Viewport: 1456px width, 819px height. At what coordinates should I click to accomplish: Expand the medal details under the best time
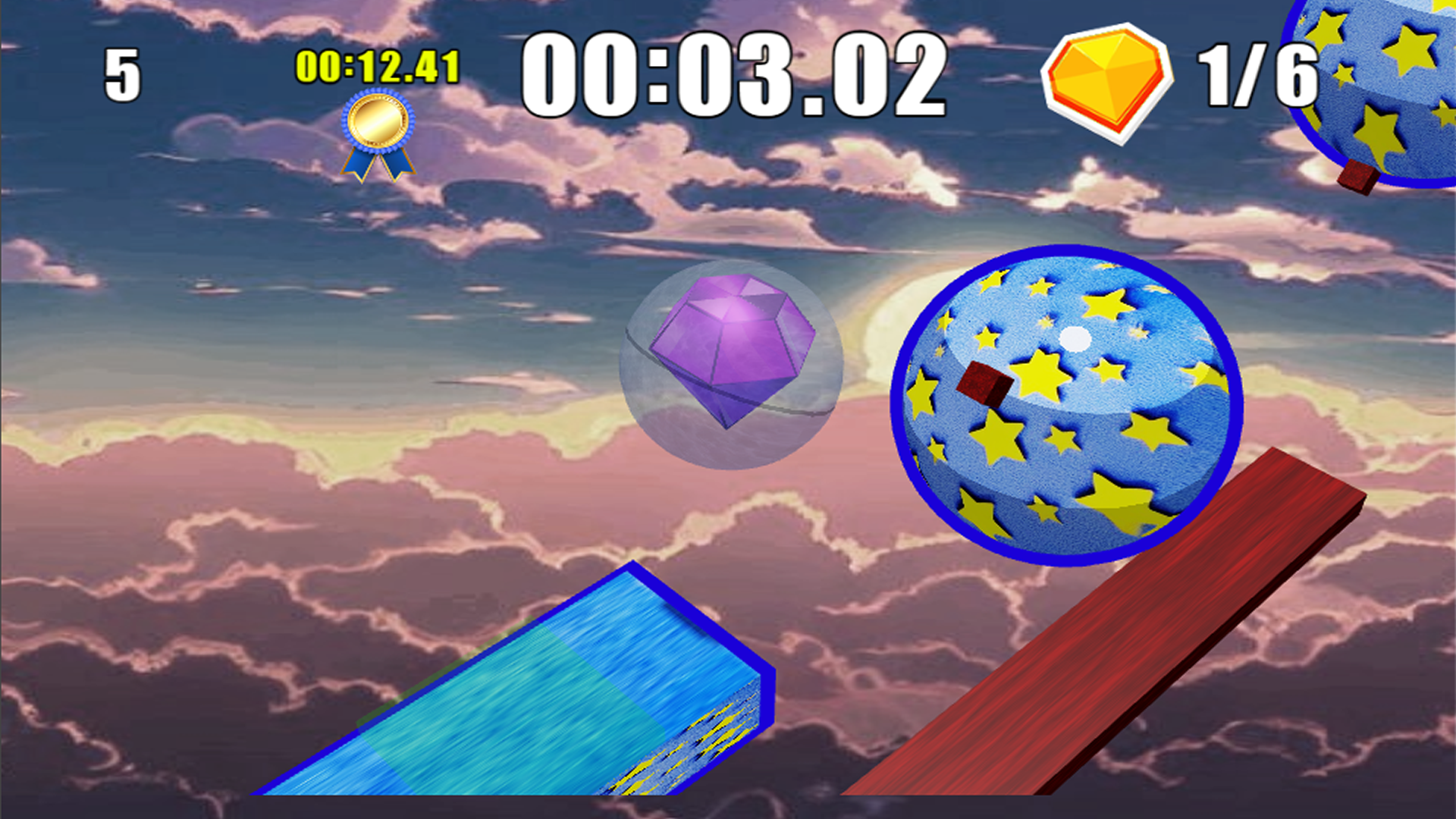pyautogui.click(x=377, y=133)
